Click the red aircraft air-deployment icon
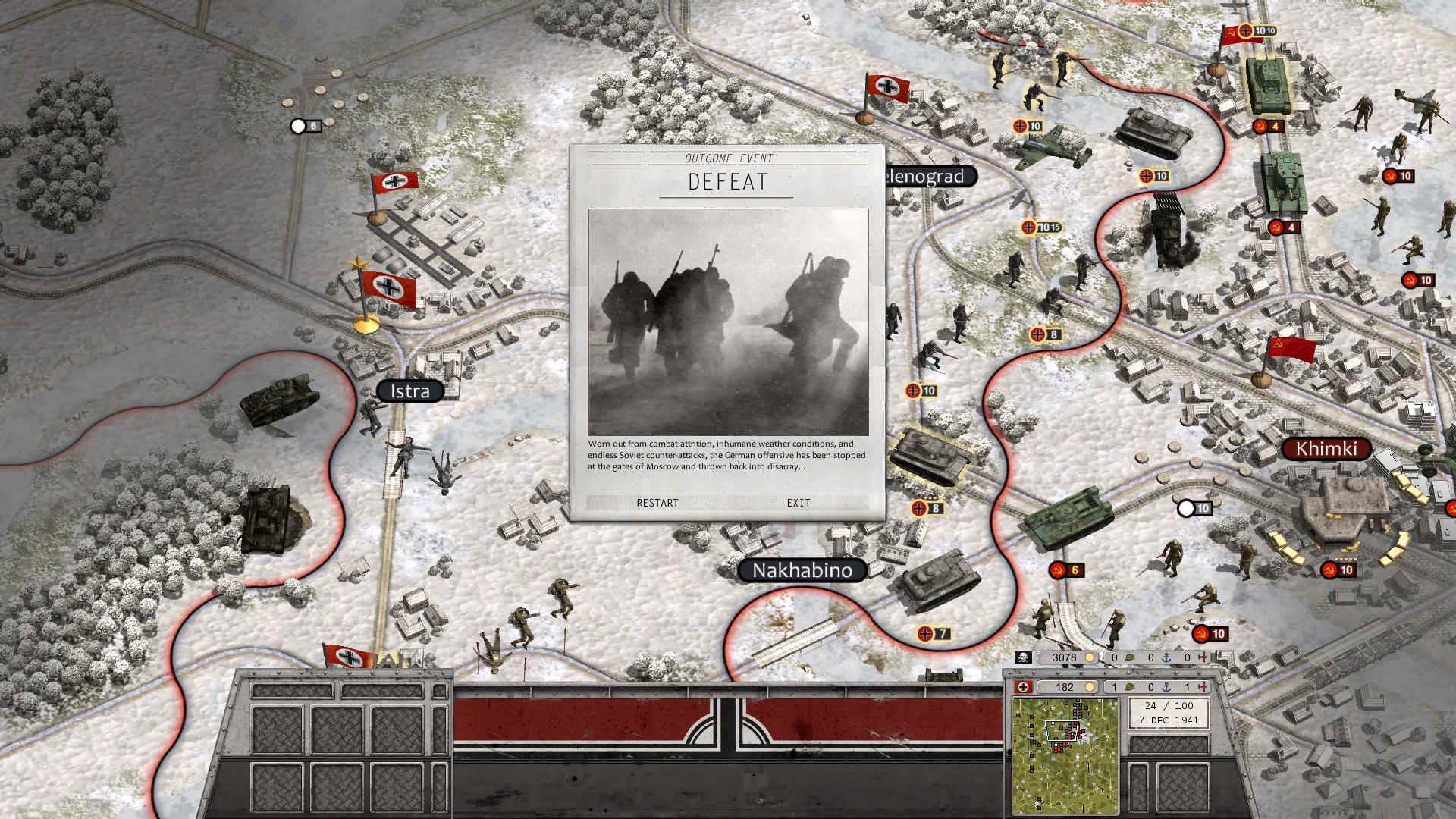The width and height of the screenshot is (1456, 819). tap(1204, 685)
